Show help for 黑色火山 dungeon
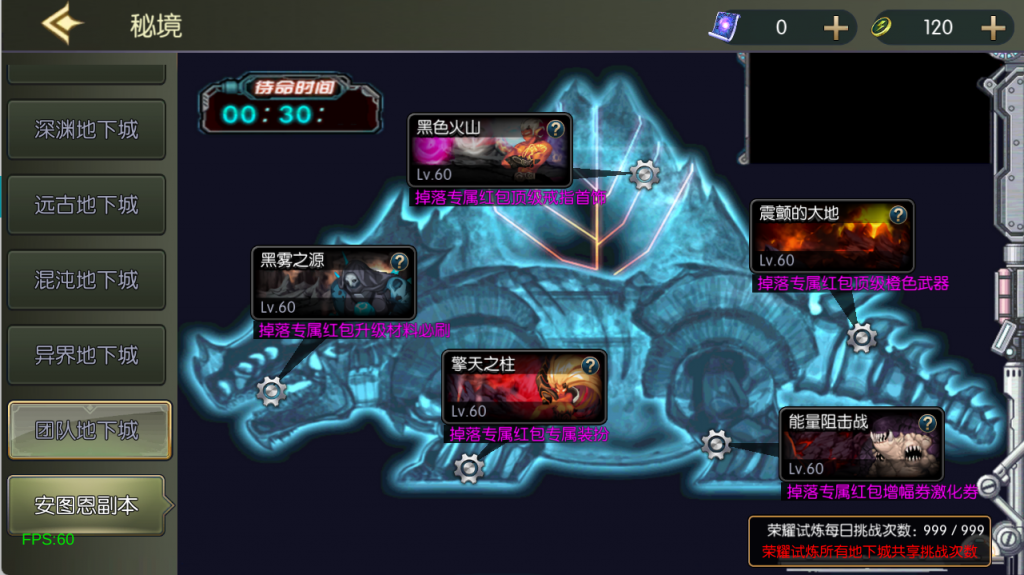 pos(556,128)
